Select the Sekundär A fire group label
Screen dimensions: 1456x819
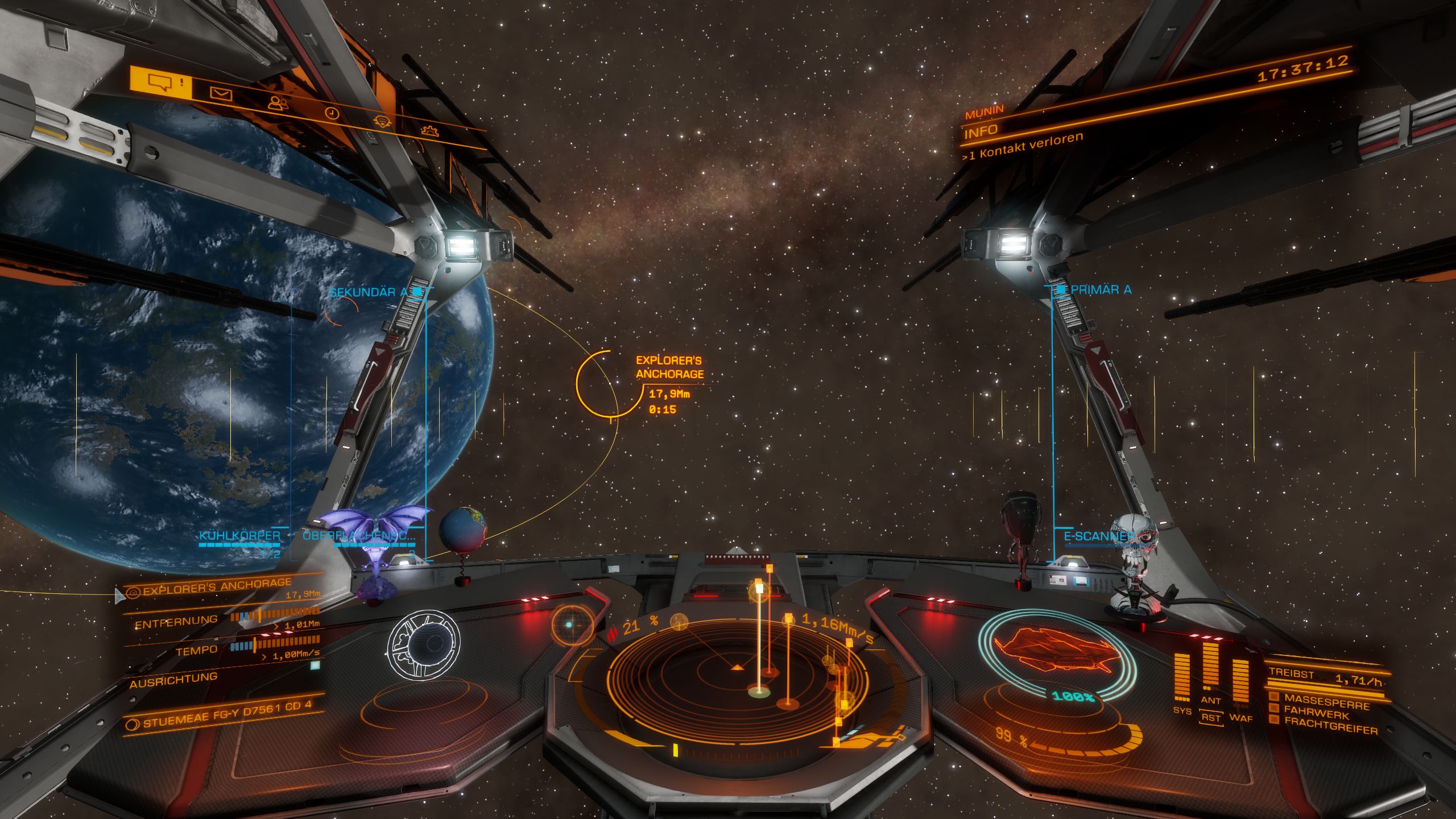click(369, 292)
